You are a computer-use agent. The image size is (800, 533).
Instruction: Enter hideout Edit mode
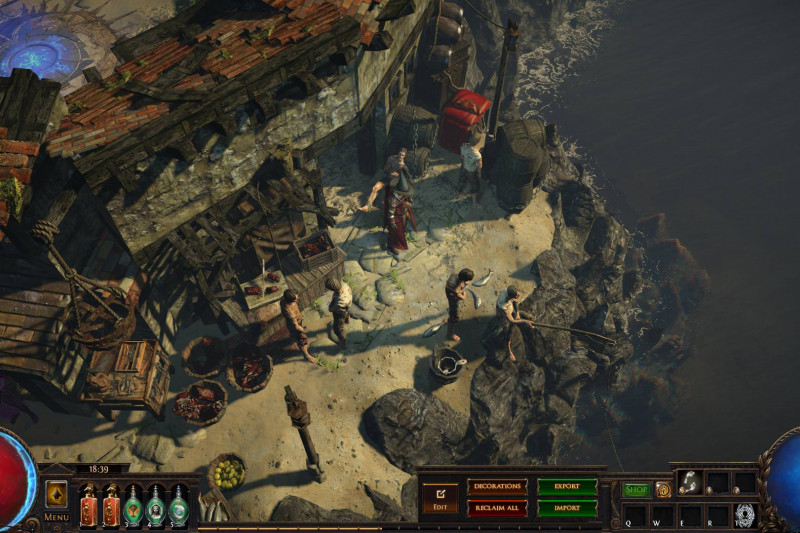439,496
